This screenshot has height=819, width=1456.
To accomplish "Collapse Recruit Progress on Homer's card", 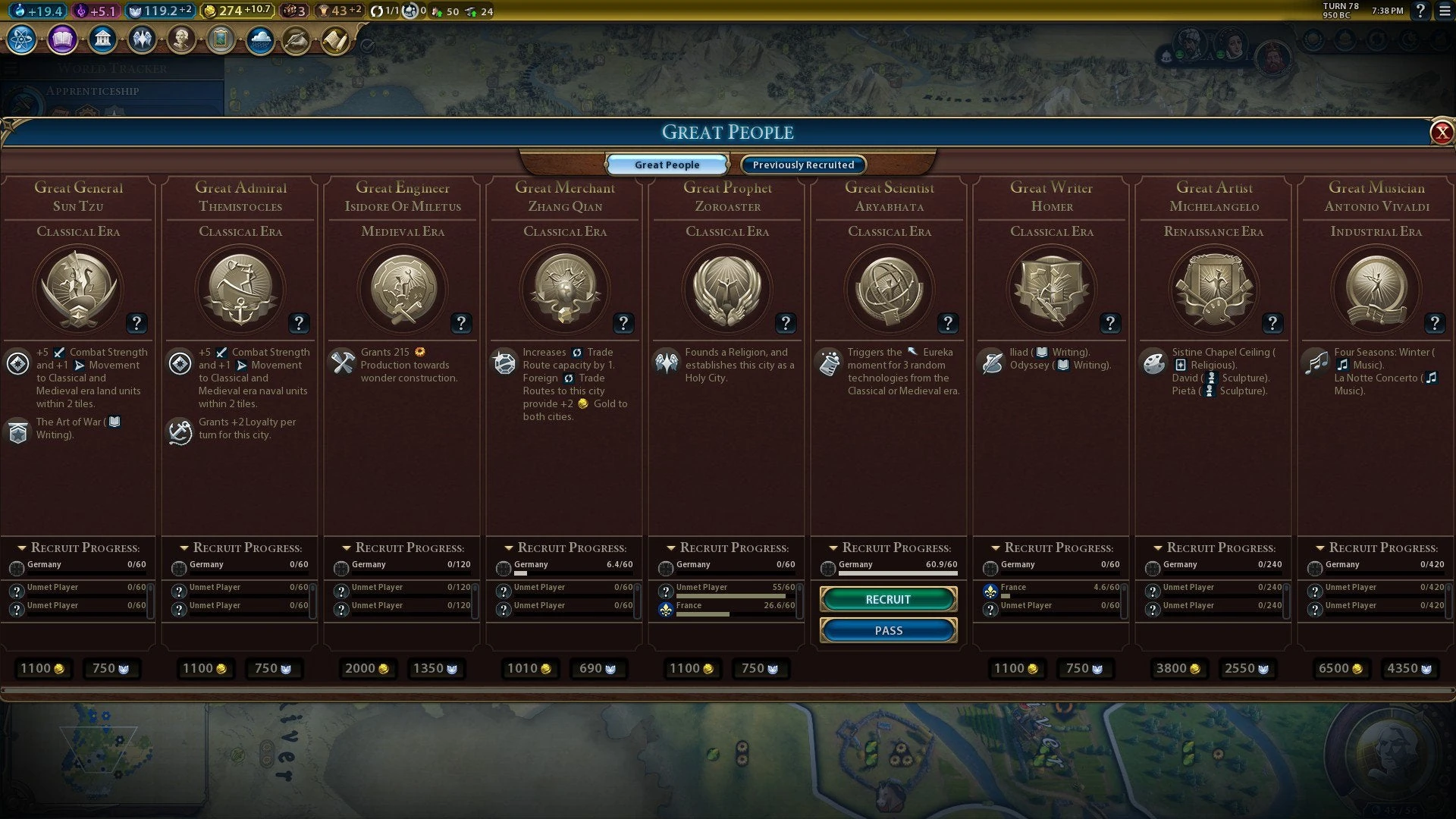I will tap(996, 547).
